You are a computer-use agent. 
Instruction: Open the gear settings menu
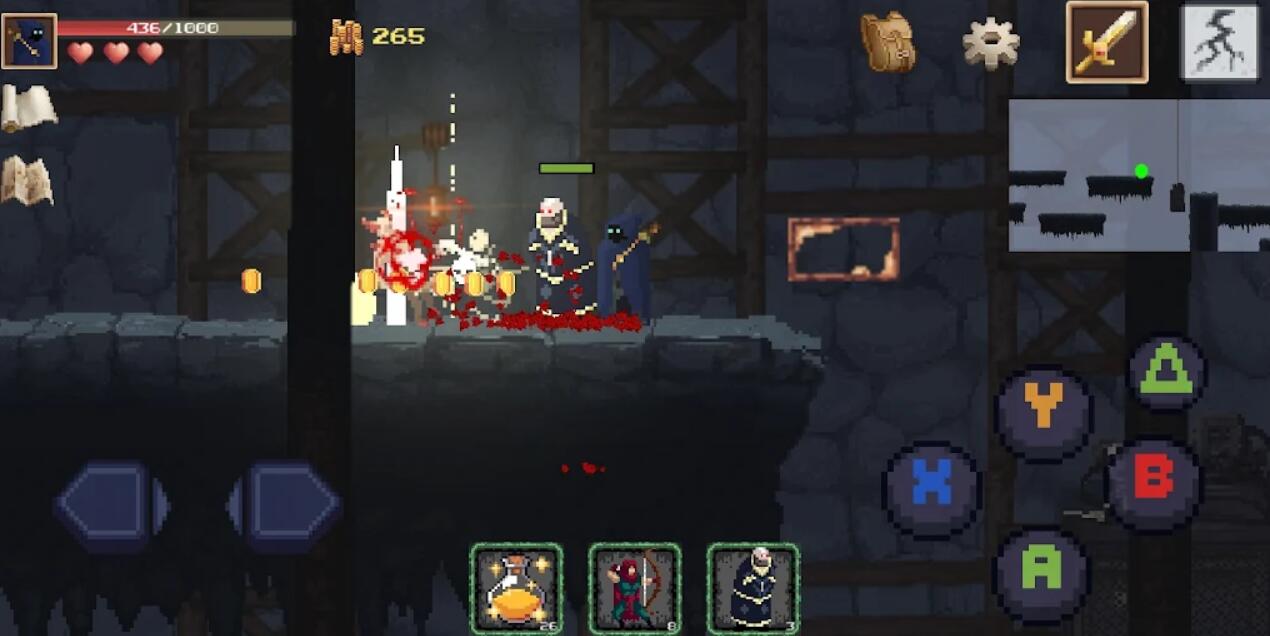click(990, 43)
